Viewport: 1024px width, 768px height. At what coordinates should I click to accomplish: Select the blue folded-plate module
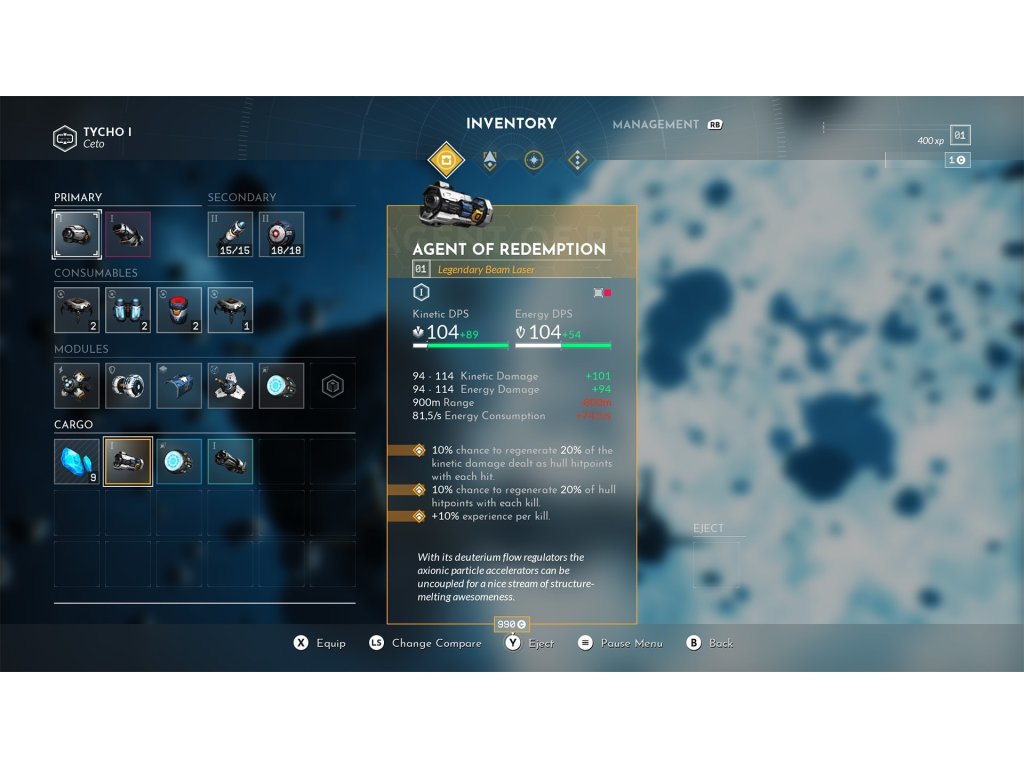(x=179, y=386)
